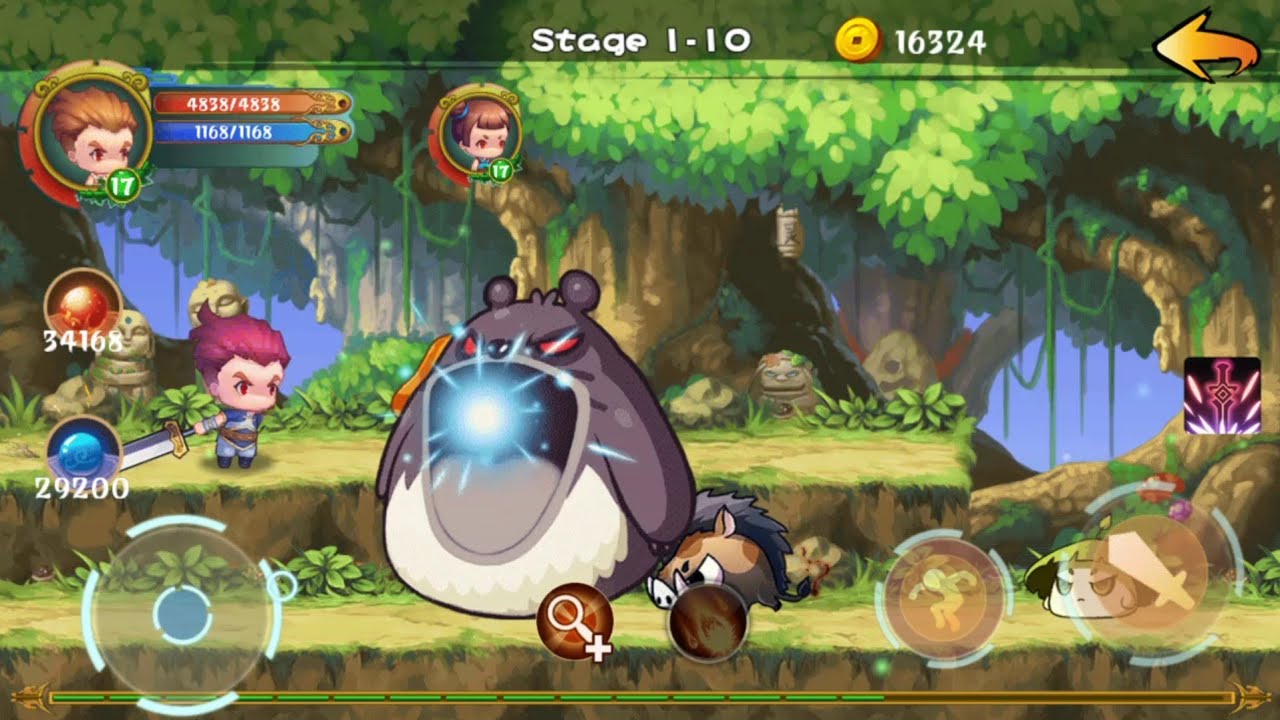
Task: Tap the sword attack button
Action: (1152, 573)
